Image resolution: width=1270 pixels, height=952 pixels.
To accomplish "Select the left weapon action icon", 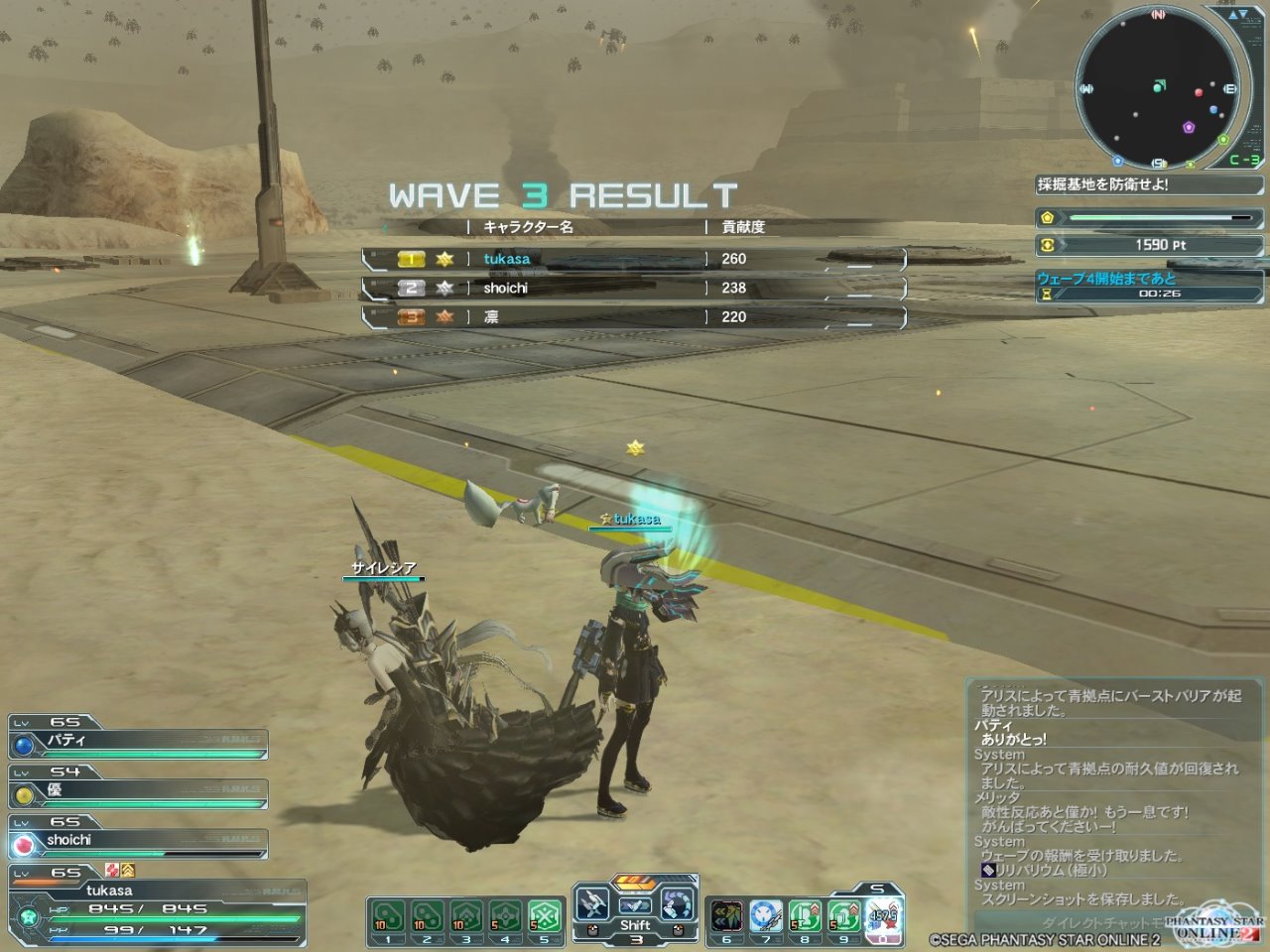I will tap(593, 904).
